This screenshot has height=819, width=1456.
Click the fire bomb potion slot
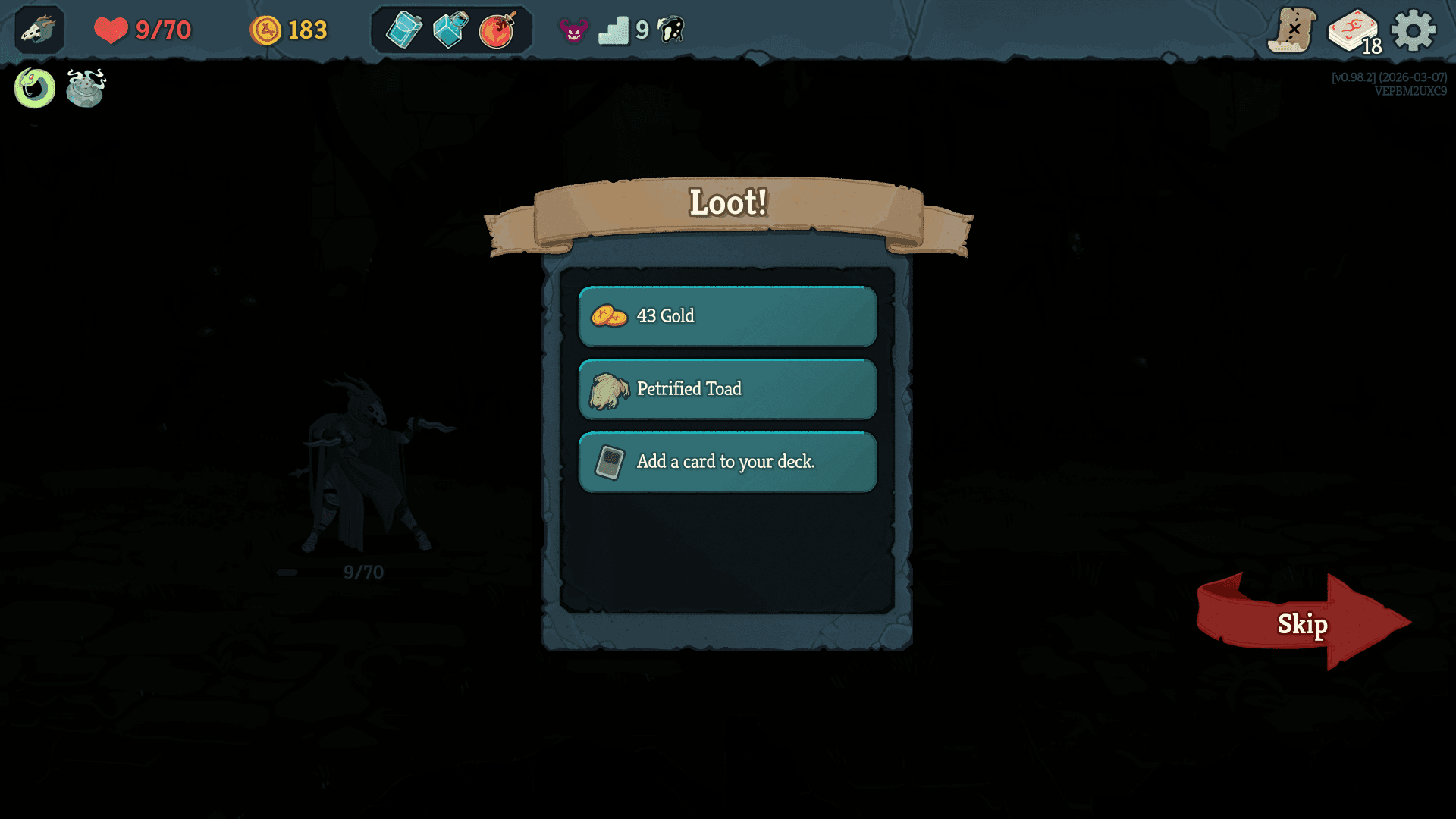[497, 29]
